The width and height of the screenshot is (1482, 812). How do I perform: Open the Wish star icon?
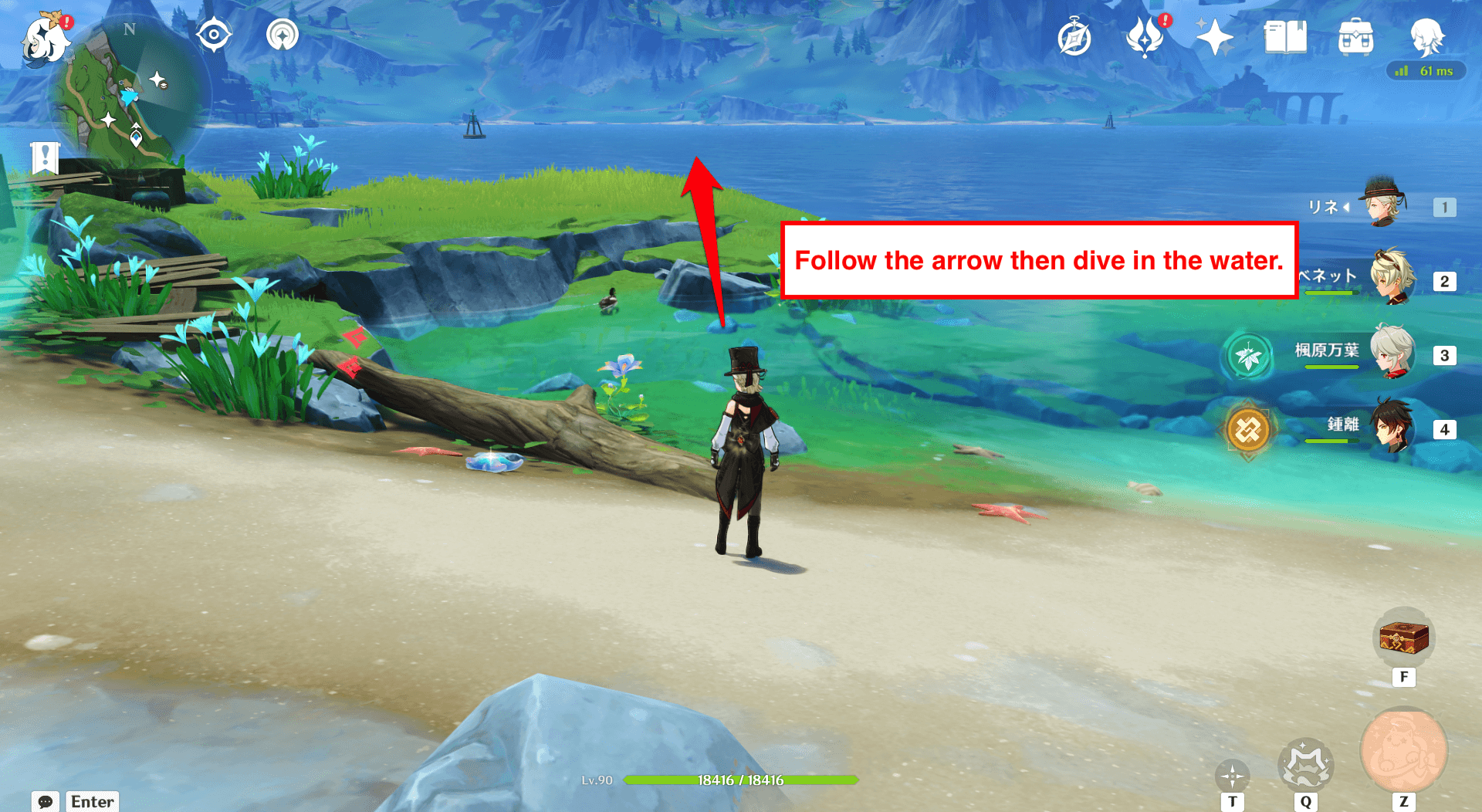[x=1214, y=37]
